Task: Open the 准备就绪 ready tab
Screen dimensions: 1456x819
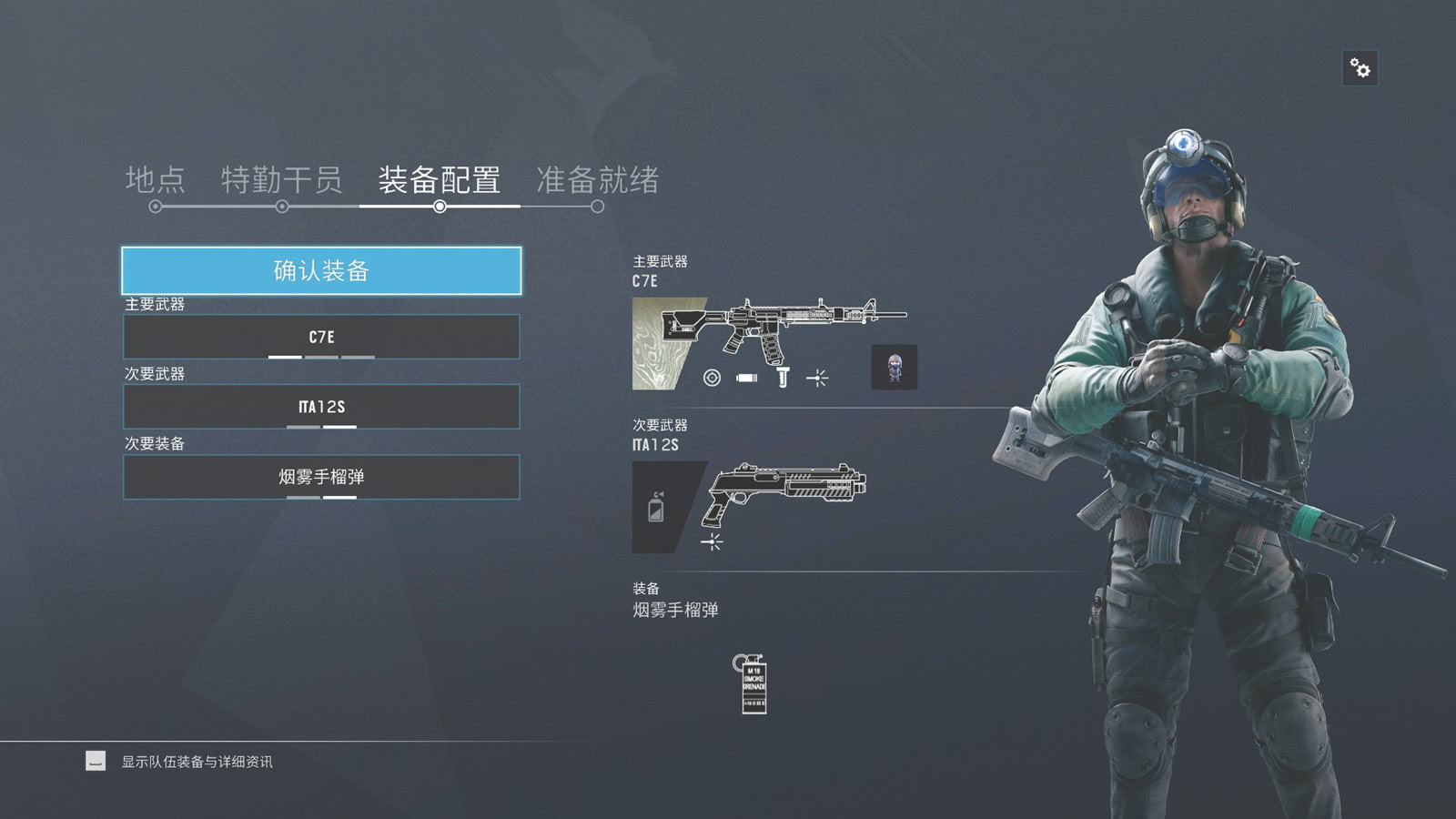Action: 597,180
